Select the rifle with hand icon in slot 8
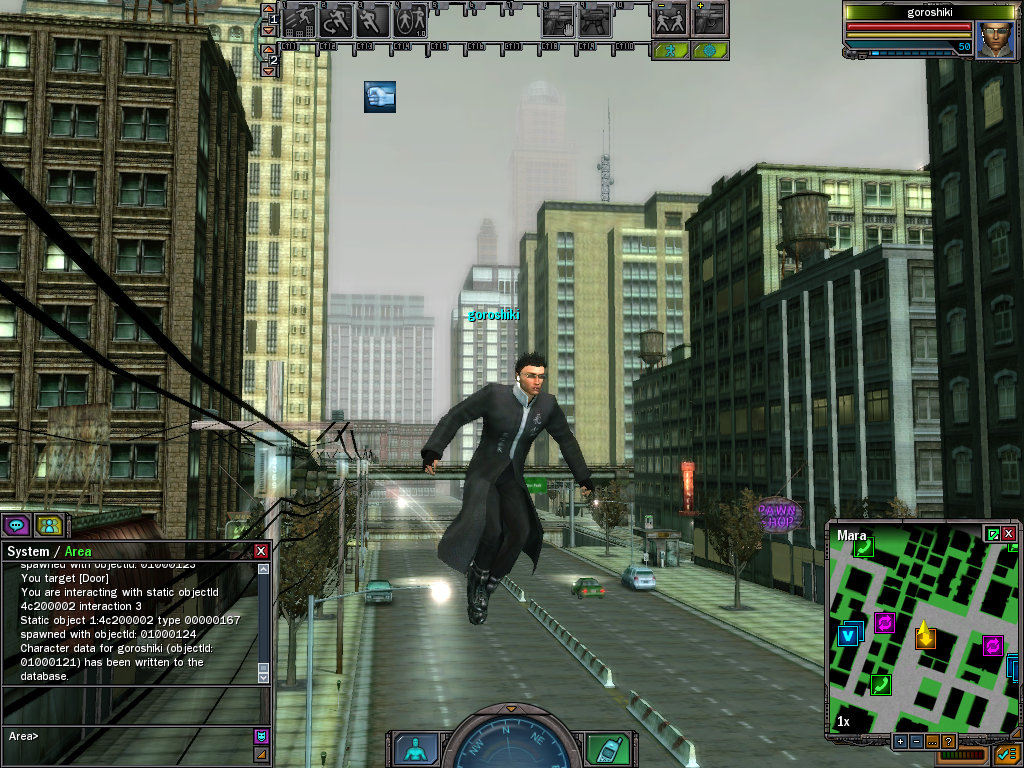The height and width of the screenshot is (768, 1024). (558, 20)
